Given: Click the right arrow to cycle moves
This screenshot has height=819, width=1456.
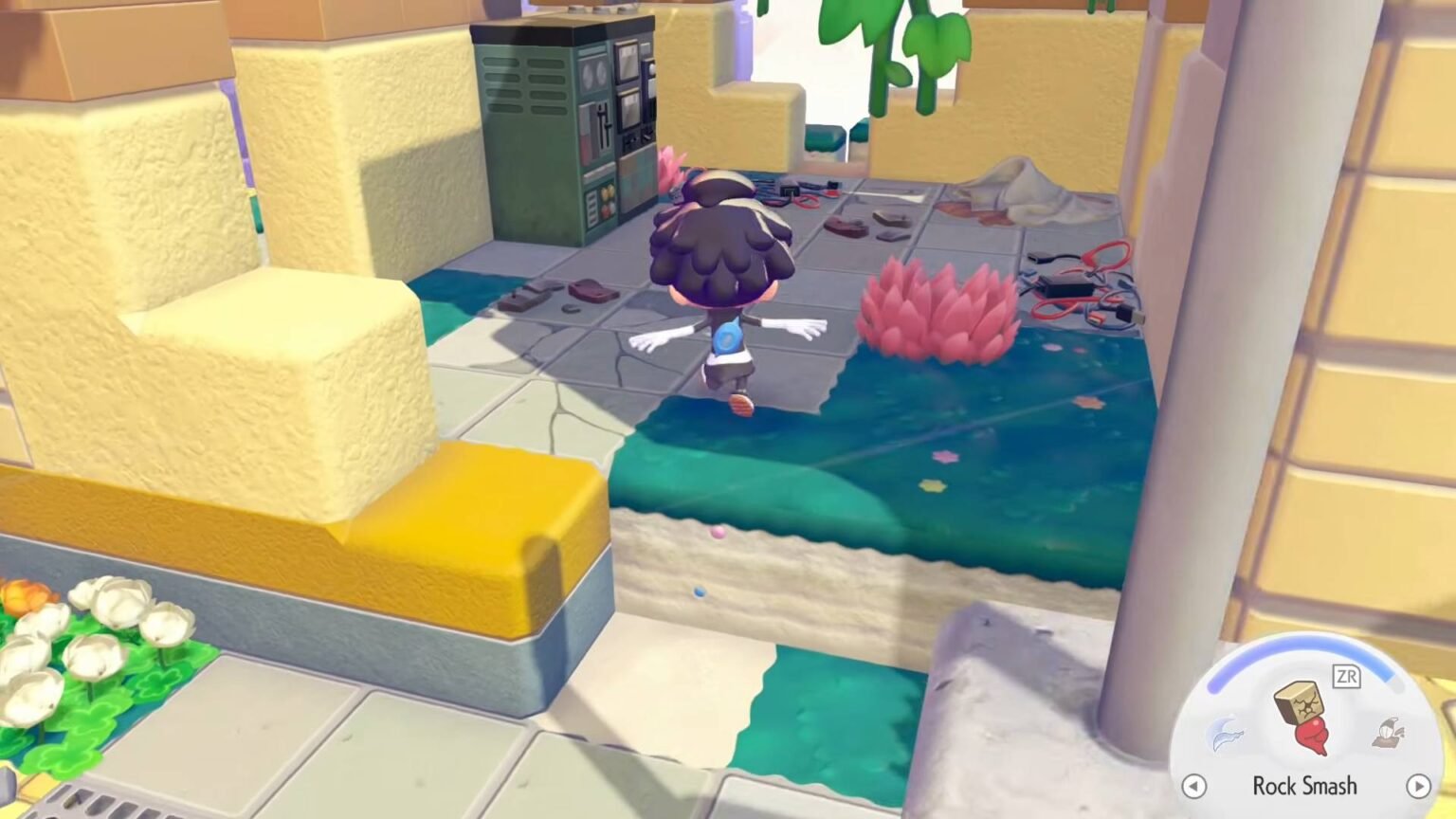Looking at the screenshot, I should pyautogui.click(x=1418, y=787).
